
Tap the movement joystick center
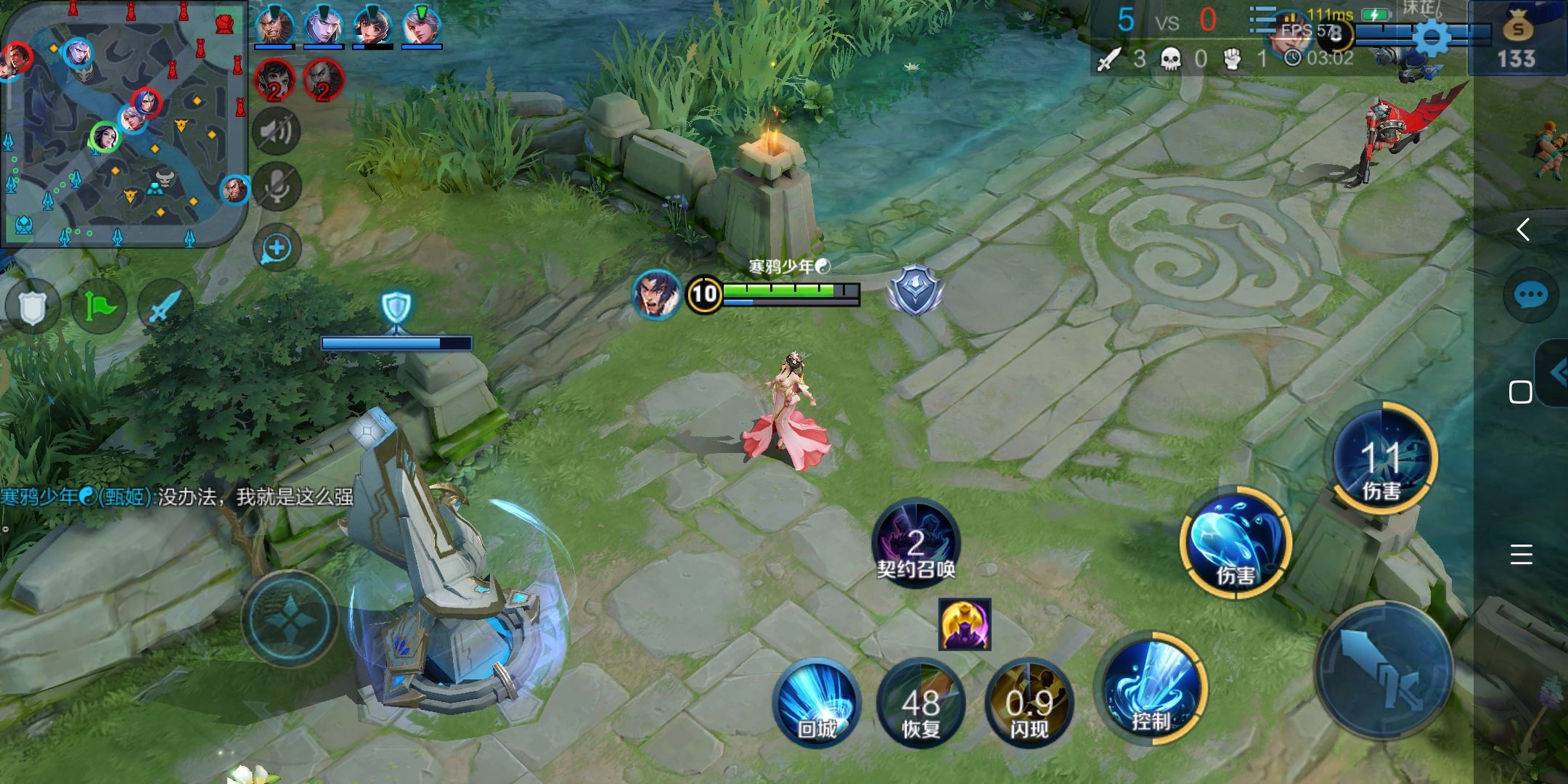(290, 618)
